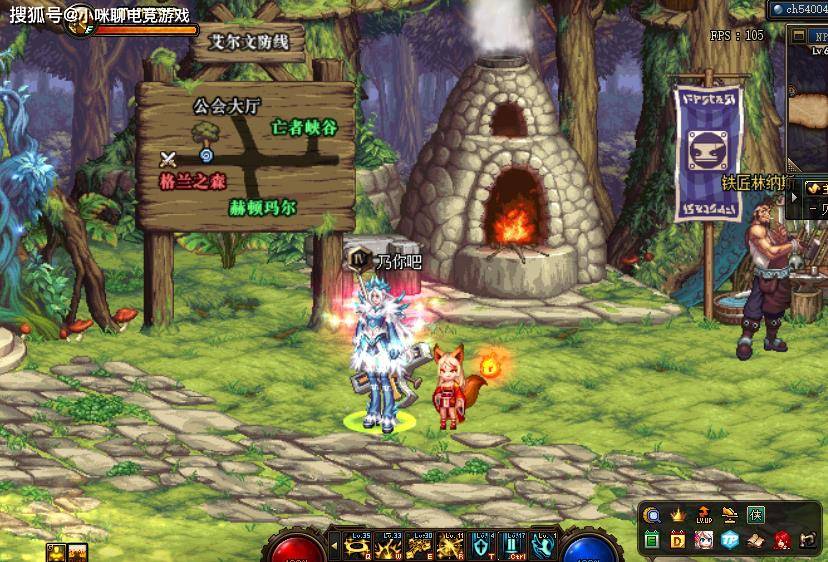This screenshot has width=828, height=562.
Task: Activate the Lv.35 skill on Q
Action: pyautogui.click(x=359, y=546)
